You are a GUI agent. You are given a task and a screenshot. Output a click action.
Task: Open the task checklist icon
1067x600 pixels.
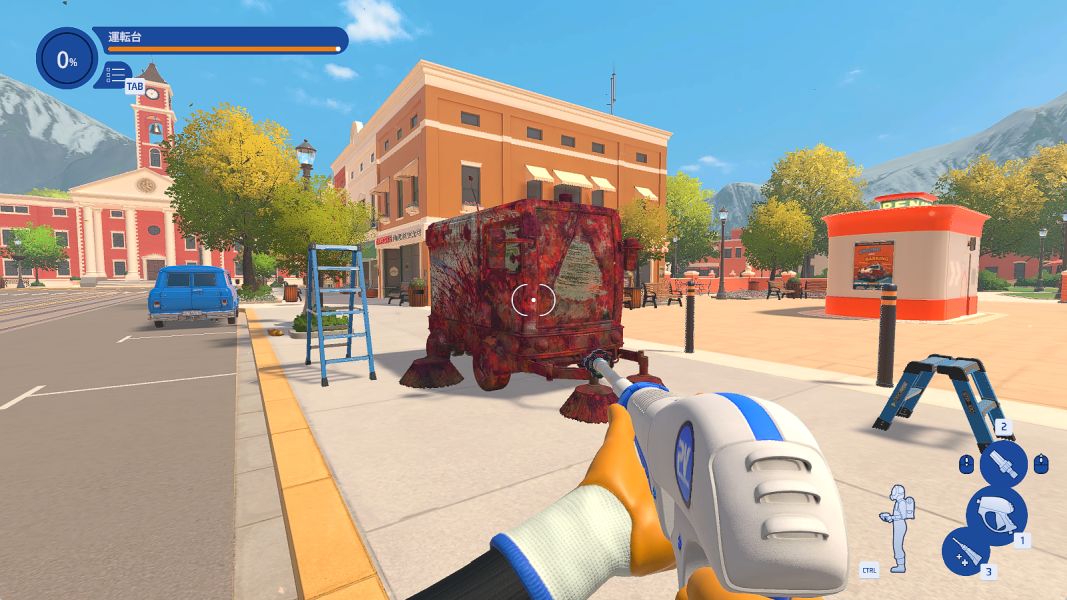117,73
